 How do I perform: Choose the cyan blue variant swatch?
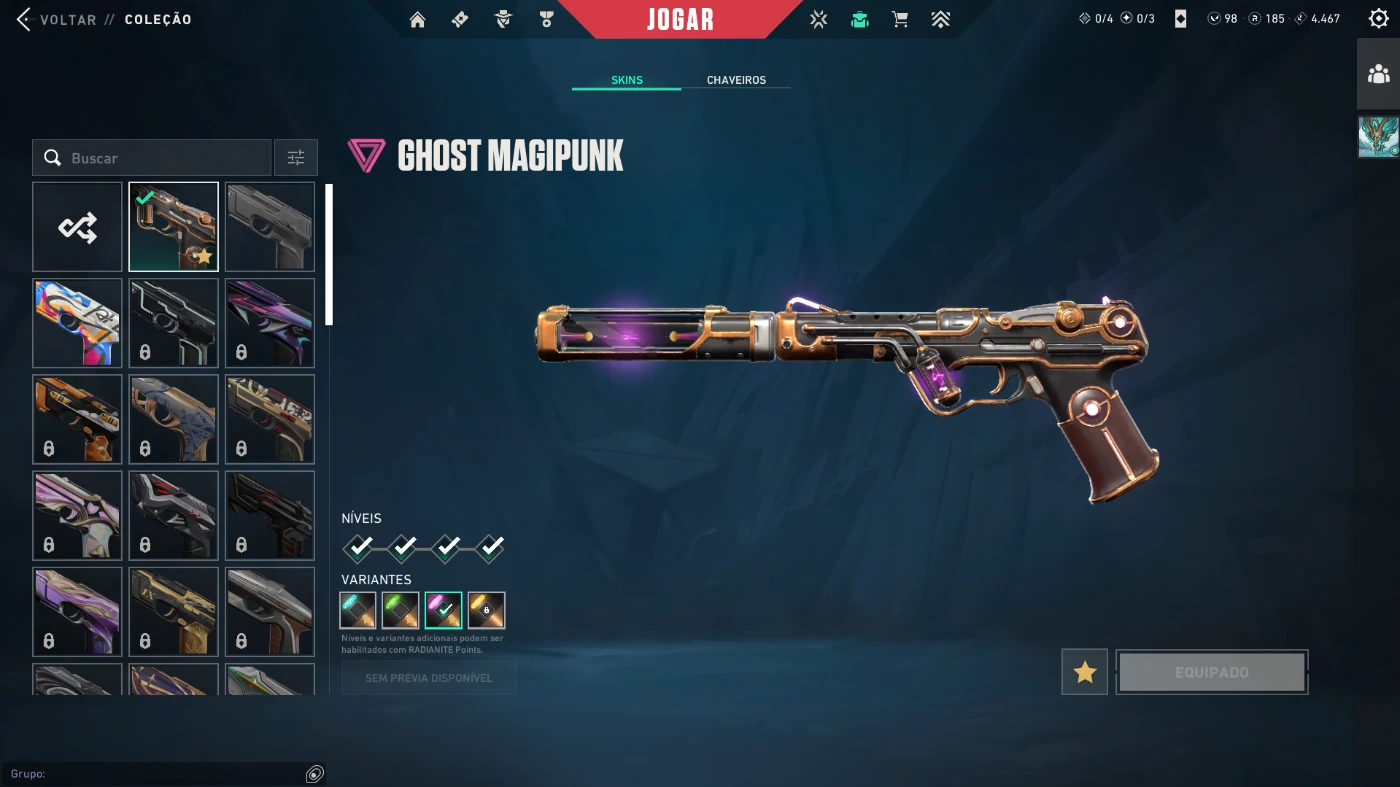(358, 610)
